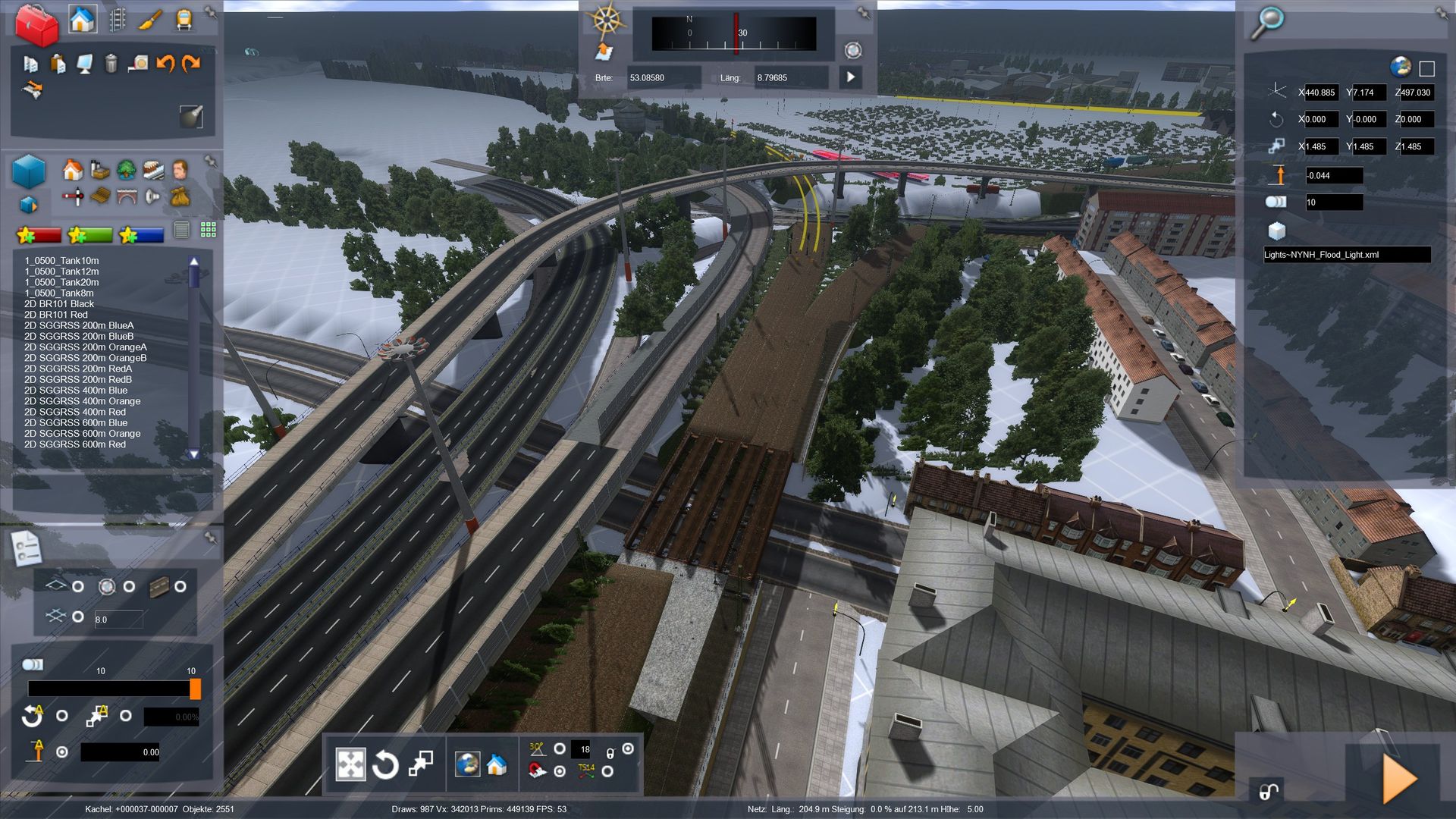Pick the speaker sound category icon

[x=152, y=197]
